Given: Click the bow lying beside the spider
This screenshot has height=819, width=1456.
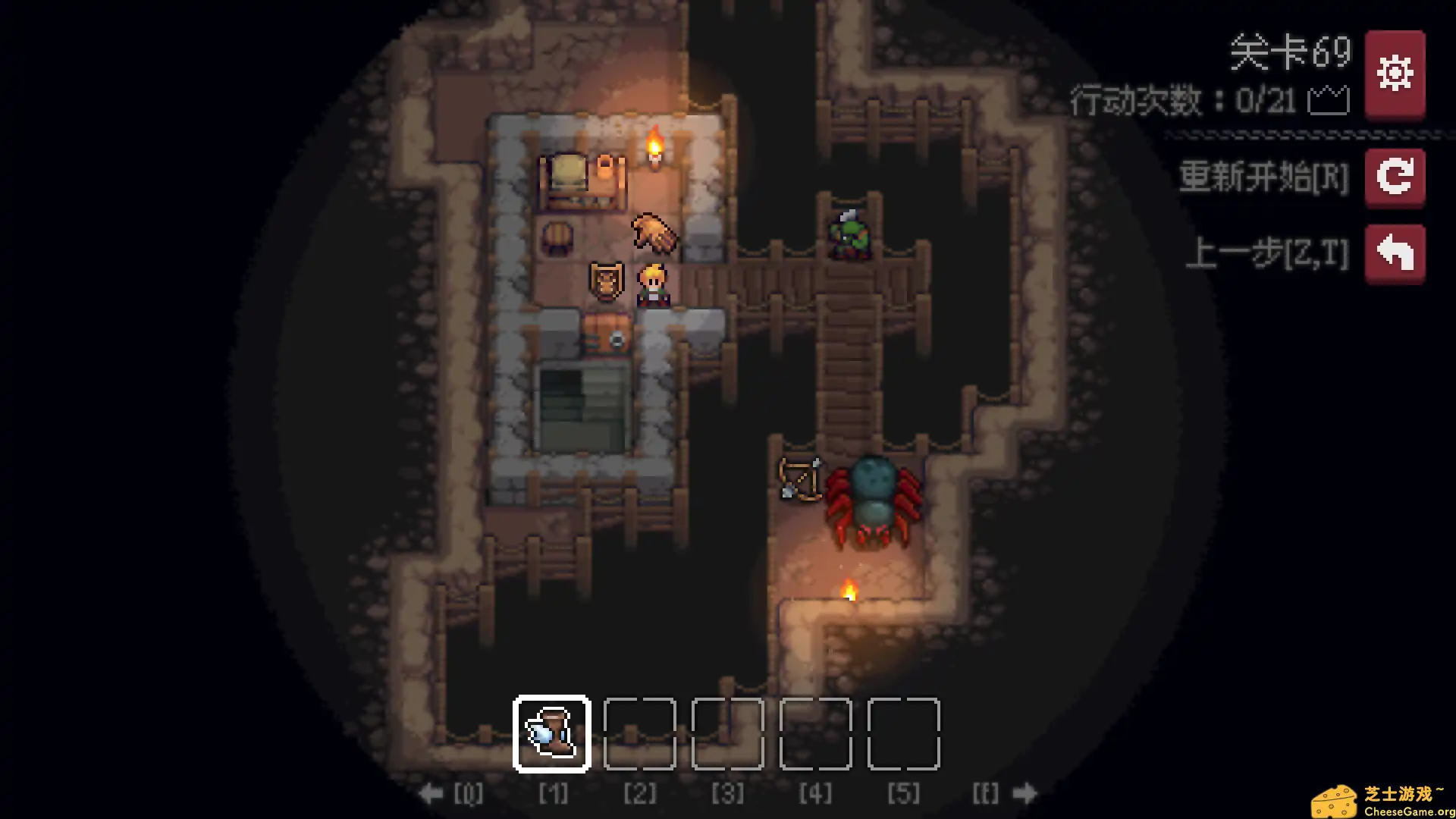Looking at the screenshot, I should pos(800,476).
